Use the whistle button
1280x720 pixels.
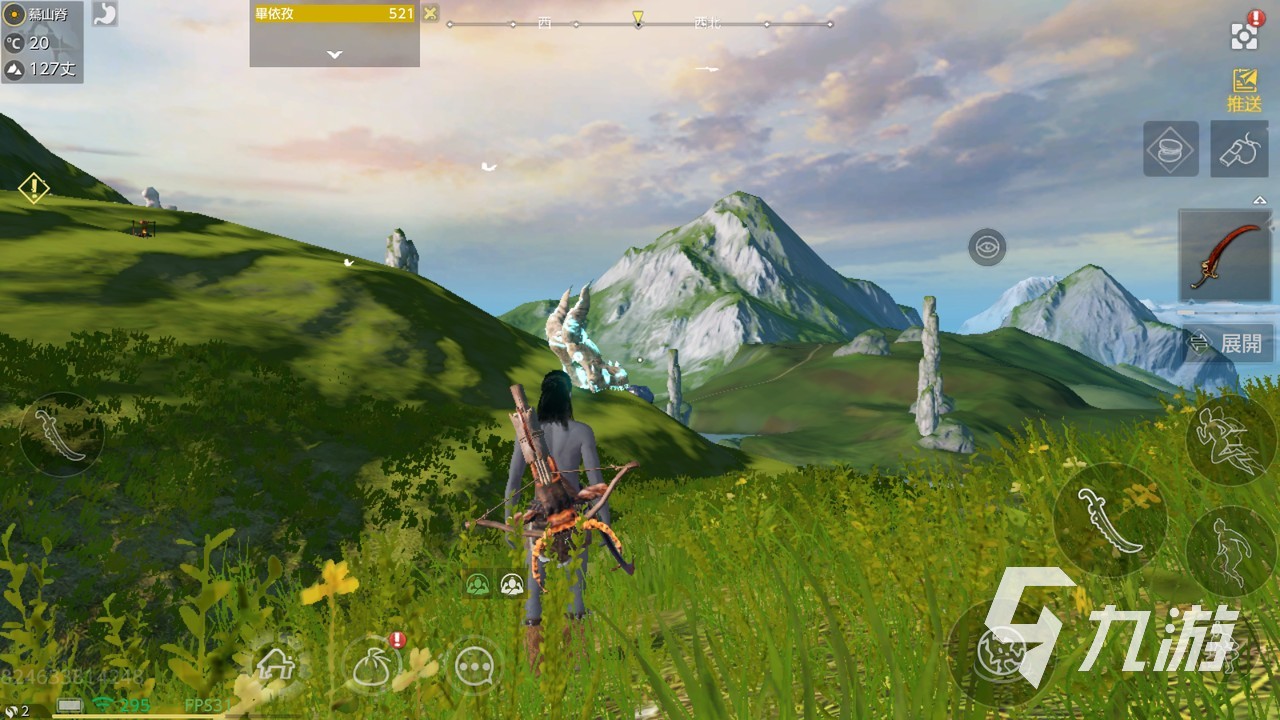(1239, 150)
